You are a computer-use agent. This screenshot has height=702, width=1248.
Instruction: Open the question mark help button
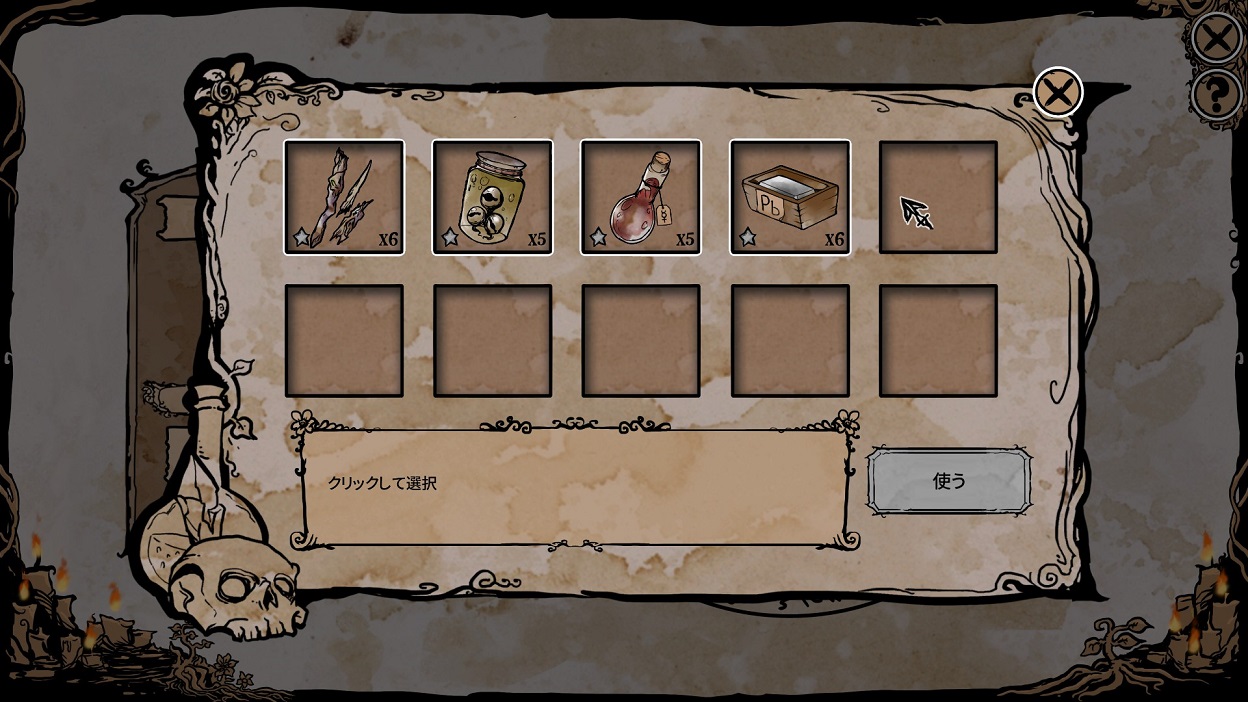click(1217, 97)
